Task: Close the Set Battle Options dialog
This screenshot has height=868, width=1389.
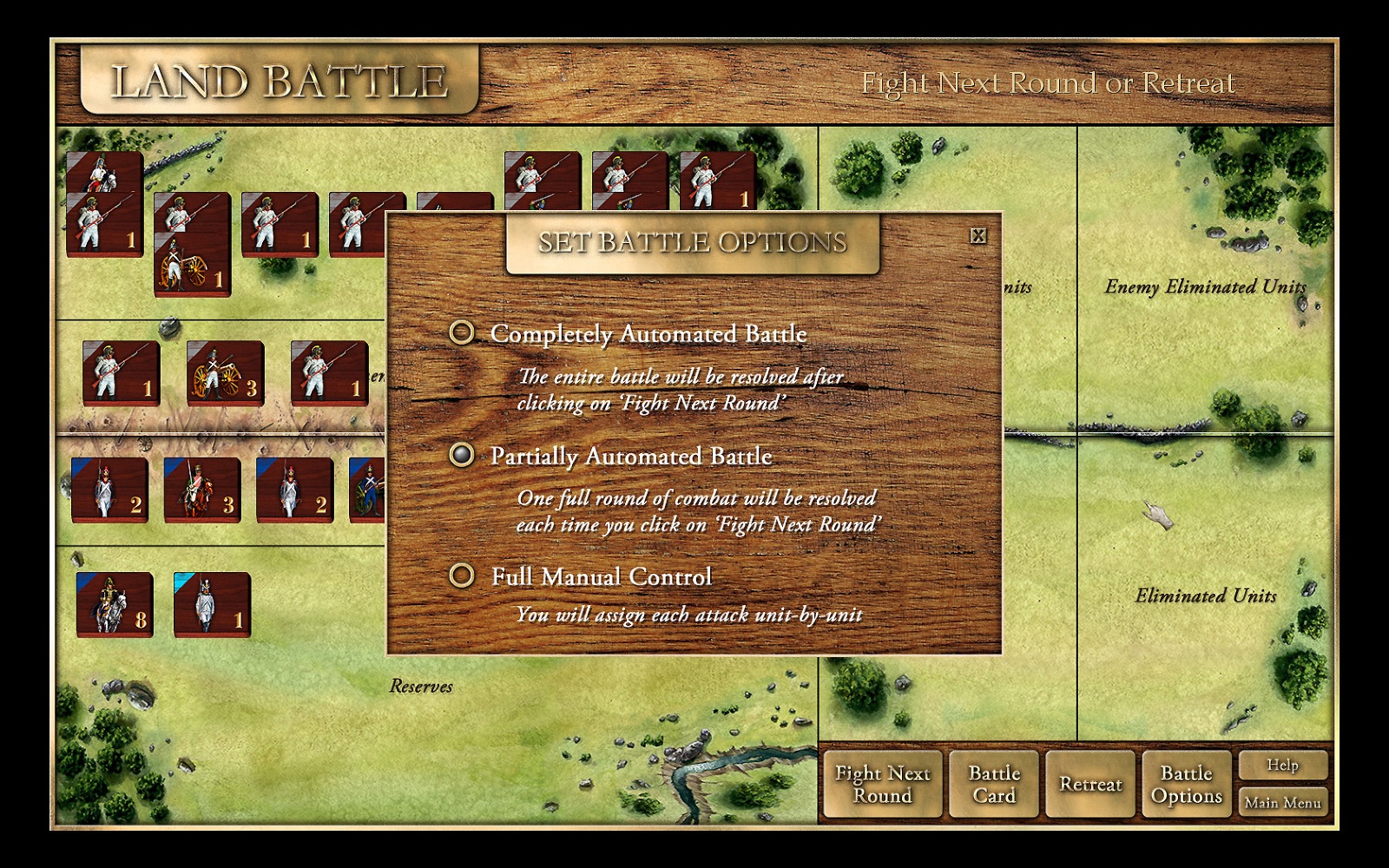Action: click(978, 236)
